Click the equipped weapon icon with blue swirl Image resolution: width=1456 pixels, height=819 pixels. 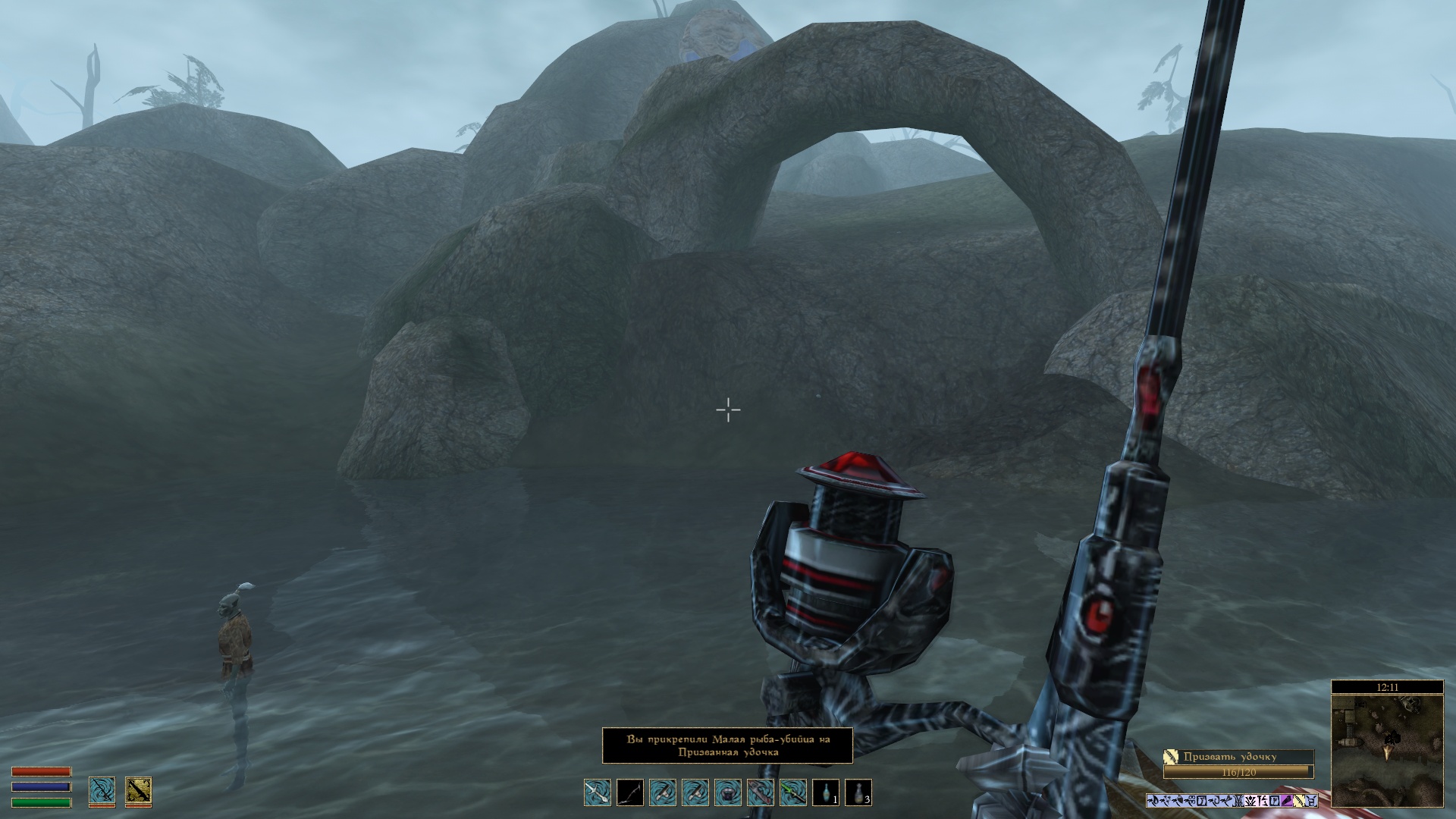pyautogui.click(x=102, y=790)
